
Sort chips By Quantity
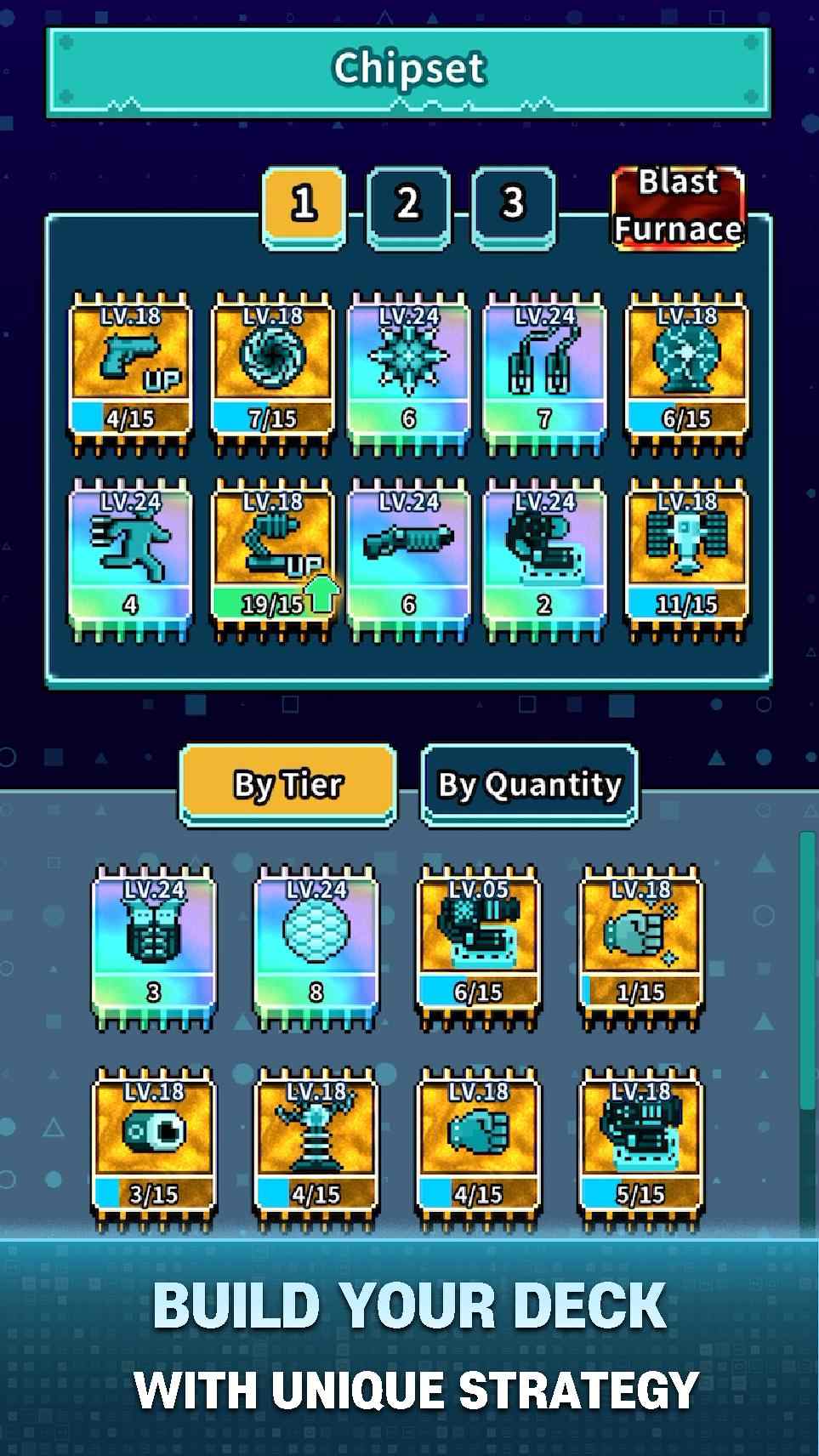point(529,784)
